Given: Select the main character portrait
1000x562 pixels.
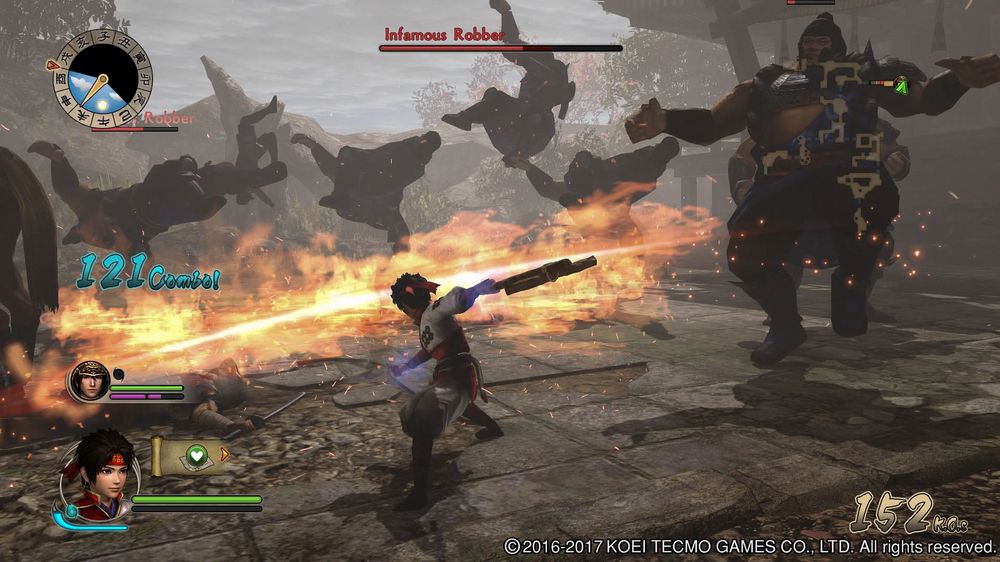Looking at the screenshot, I should pos(97,476).
